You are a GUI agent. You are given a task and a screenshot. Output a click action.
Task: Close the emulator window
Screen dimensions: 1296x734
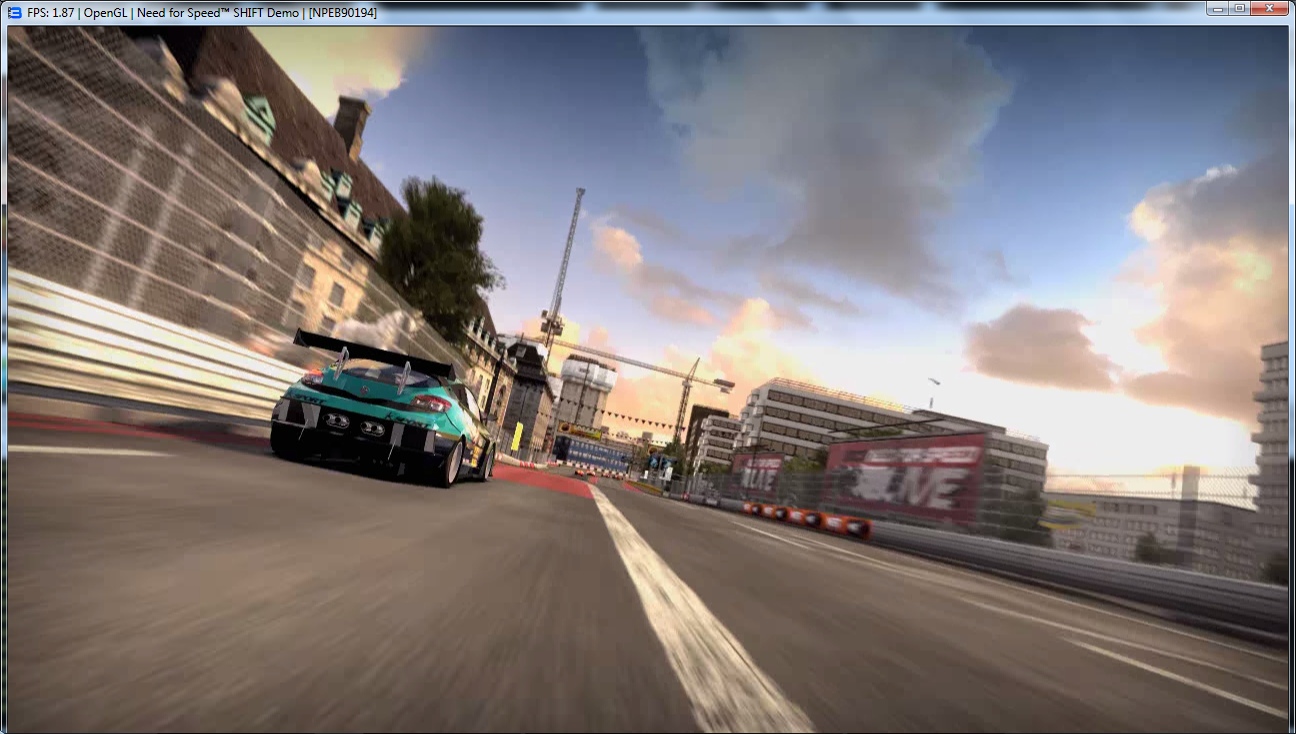pos(1270,8)
